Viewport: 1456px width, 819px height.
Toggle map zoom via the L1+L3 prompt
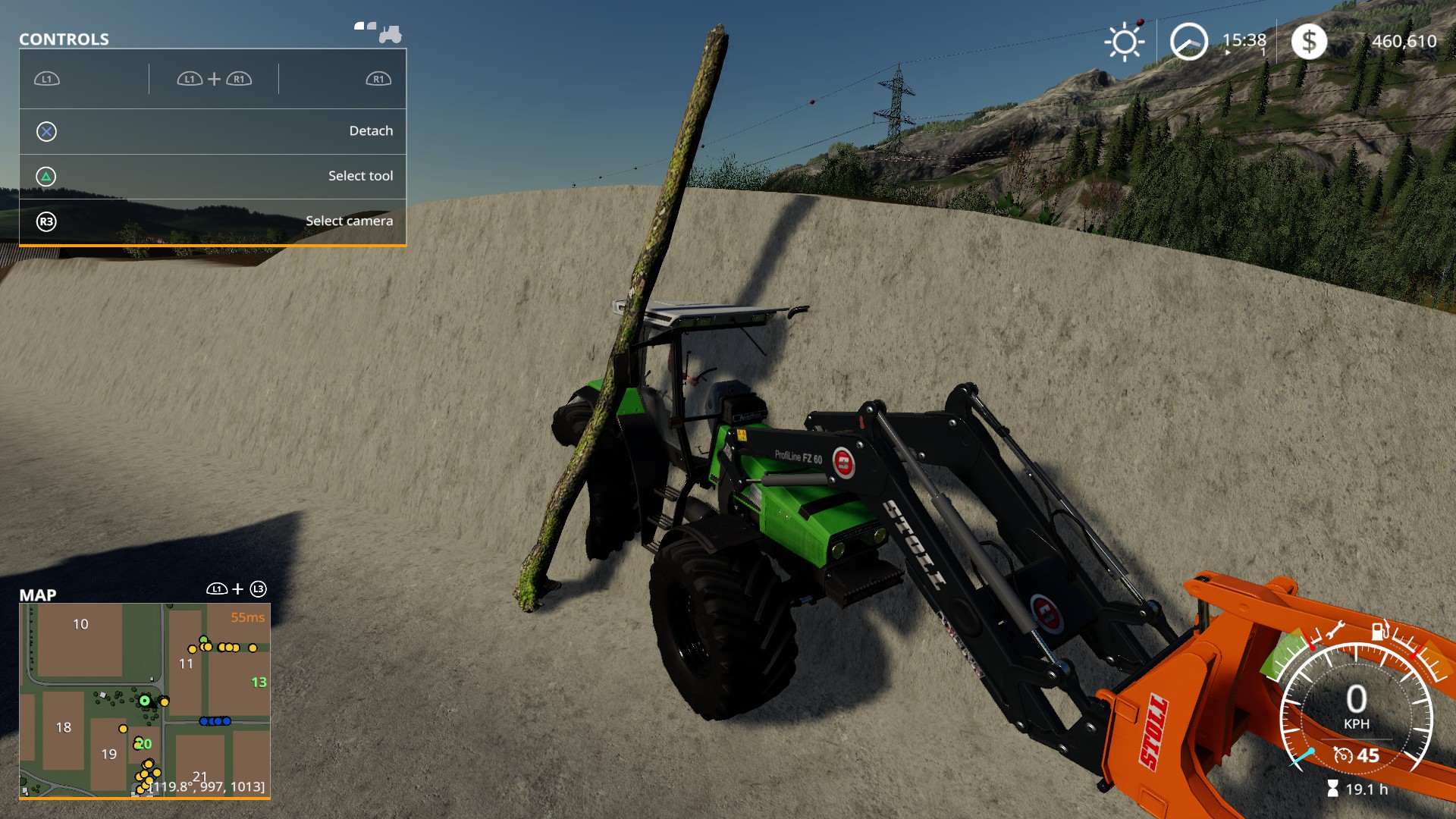point(236,588)
